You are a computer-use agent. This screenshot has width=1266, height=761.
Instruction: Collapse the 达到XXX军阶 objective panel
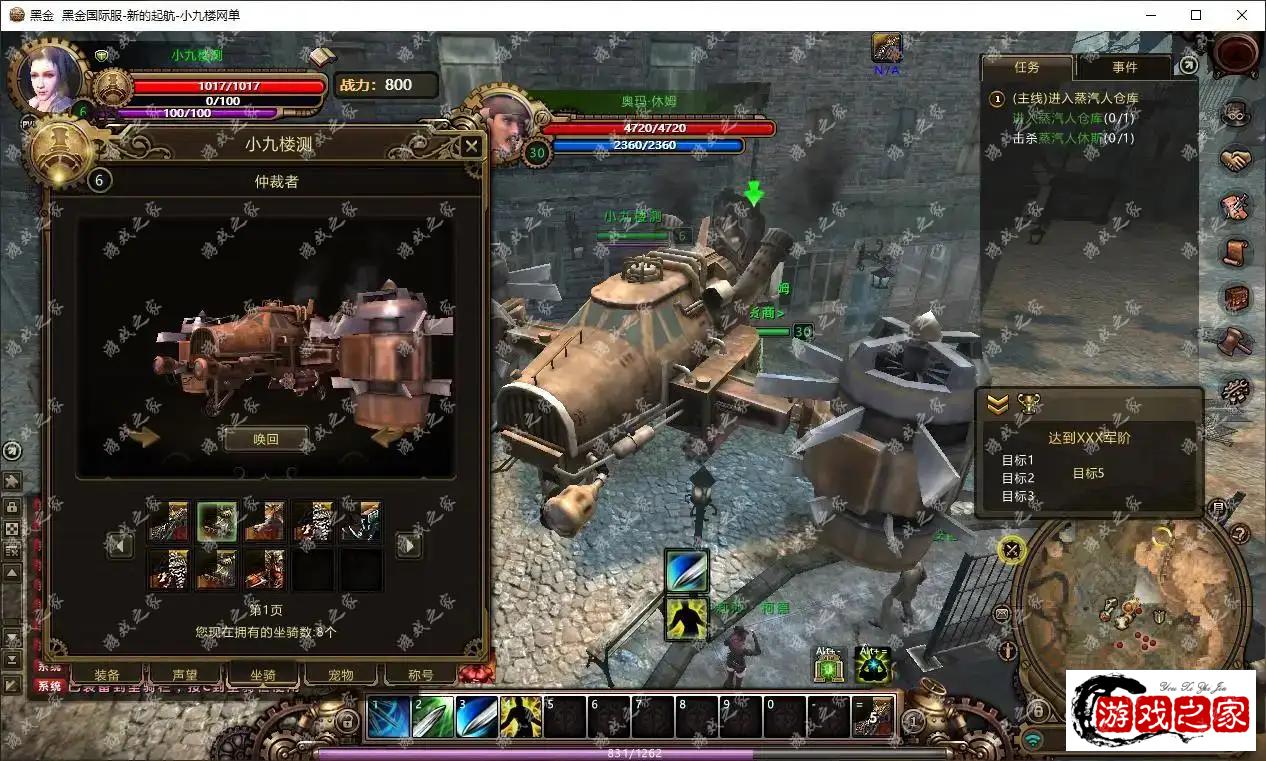click(998, 404)
